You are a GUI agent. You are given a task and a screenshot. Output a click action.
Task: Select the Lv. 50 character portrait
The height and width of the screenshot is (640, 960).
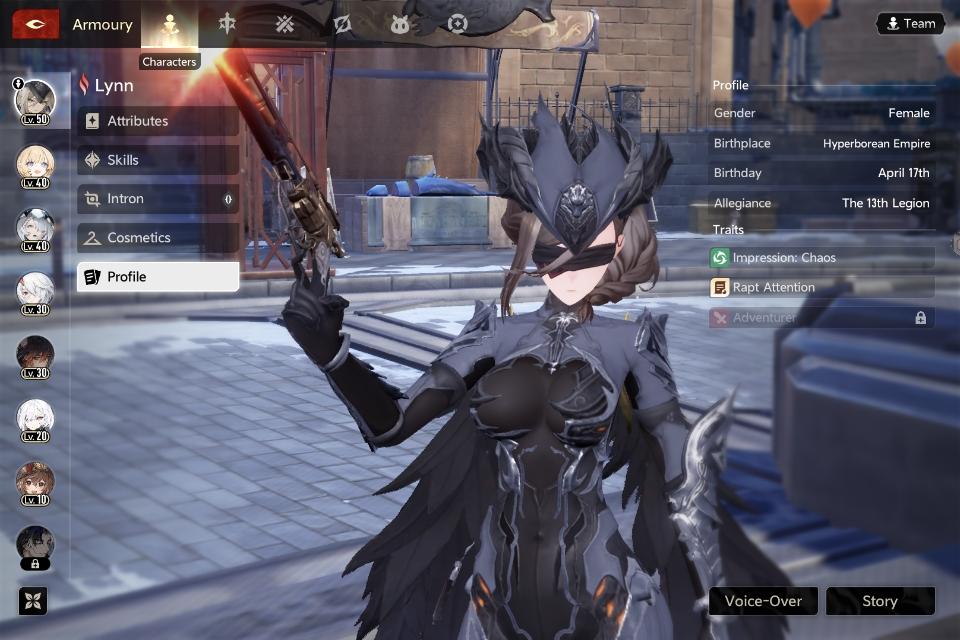(35, 100)
